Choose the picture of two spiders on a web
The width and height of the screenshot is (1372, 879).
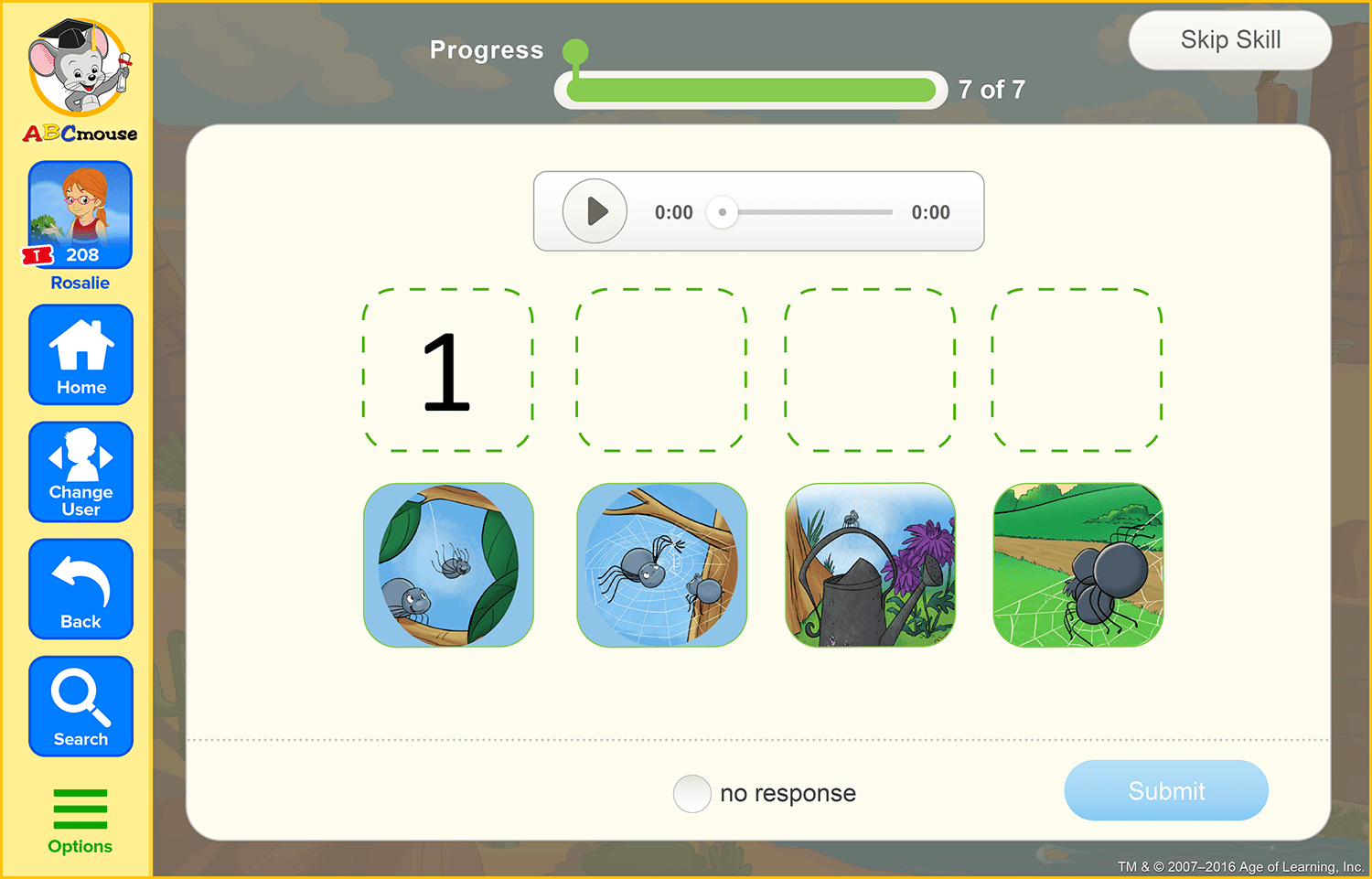[661, 566]
